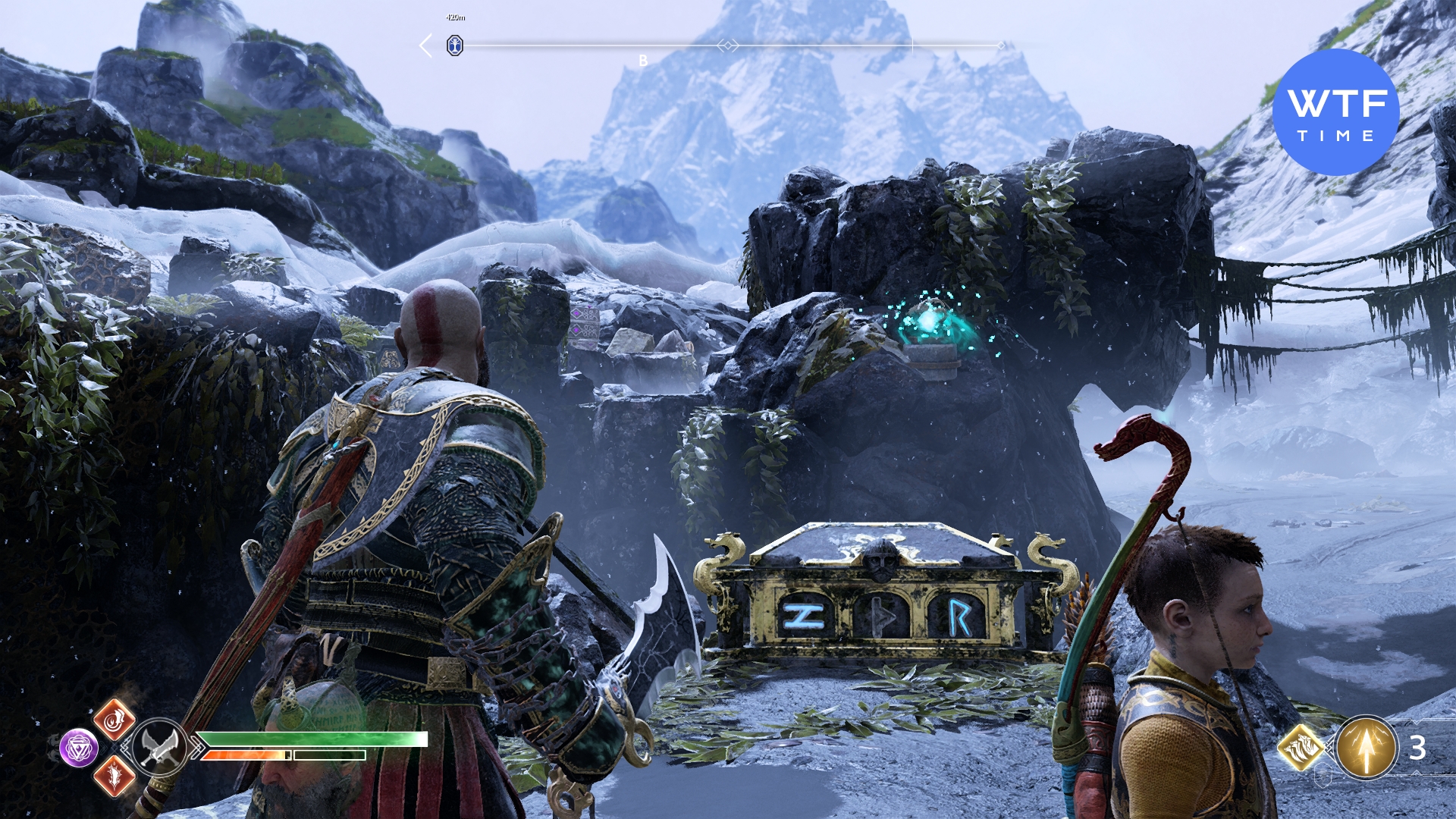The width and height of the screenshot is (1456, 819).
Task: Trigger the lower orange flaming blade runic attack
Action: click(115, 776)
